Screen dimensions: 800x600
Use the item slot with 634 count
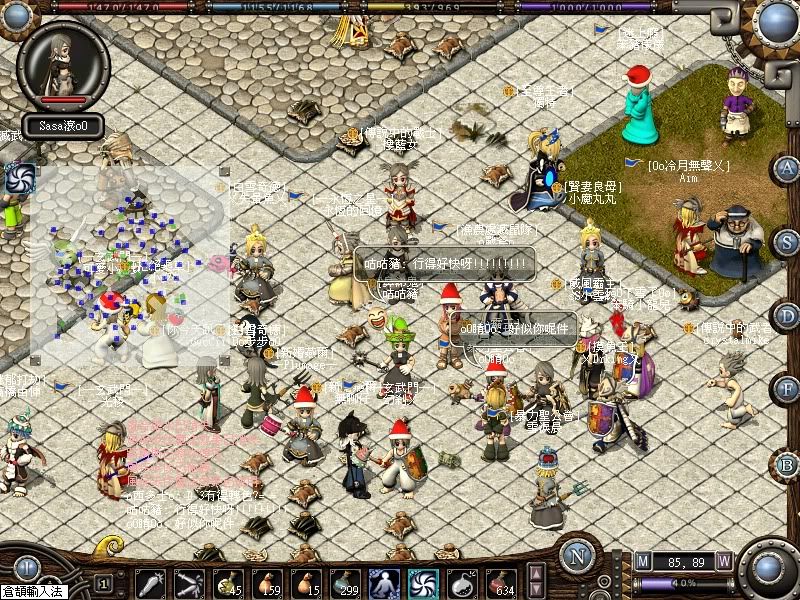(501, 583)
